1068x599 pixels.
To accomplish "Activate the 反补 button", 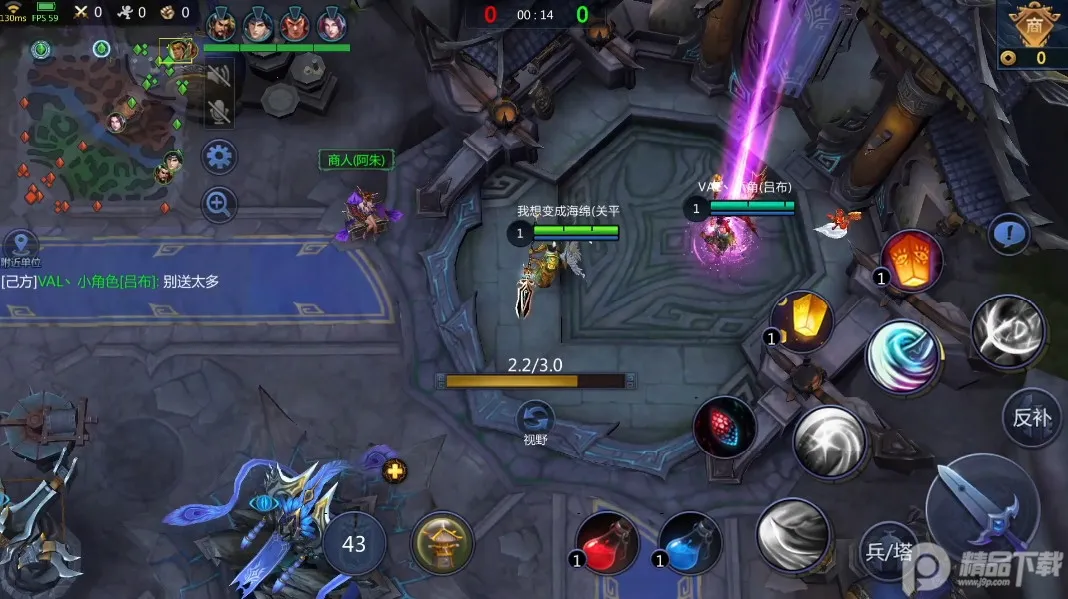I will pyautogui.click(x=1031, y=417).
